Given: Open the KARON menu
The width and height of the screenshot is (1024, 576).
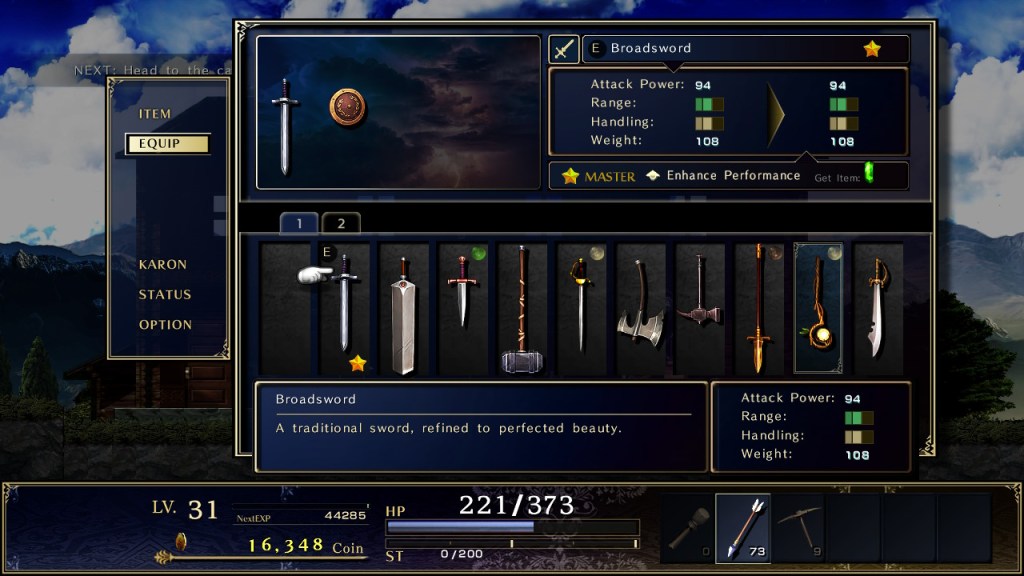Looking at the screenshot, I should pyautogui.click(x=163, y=265).
